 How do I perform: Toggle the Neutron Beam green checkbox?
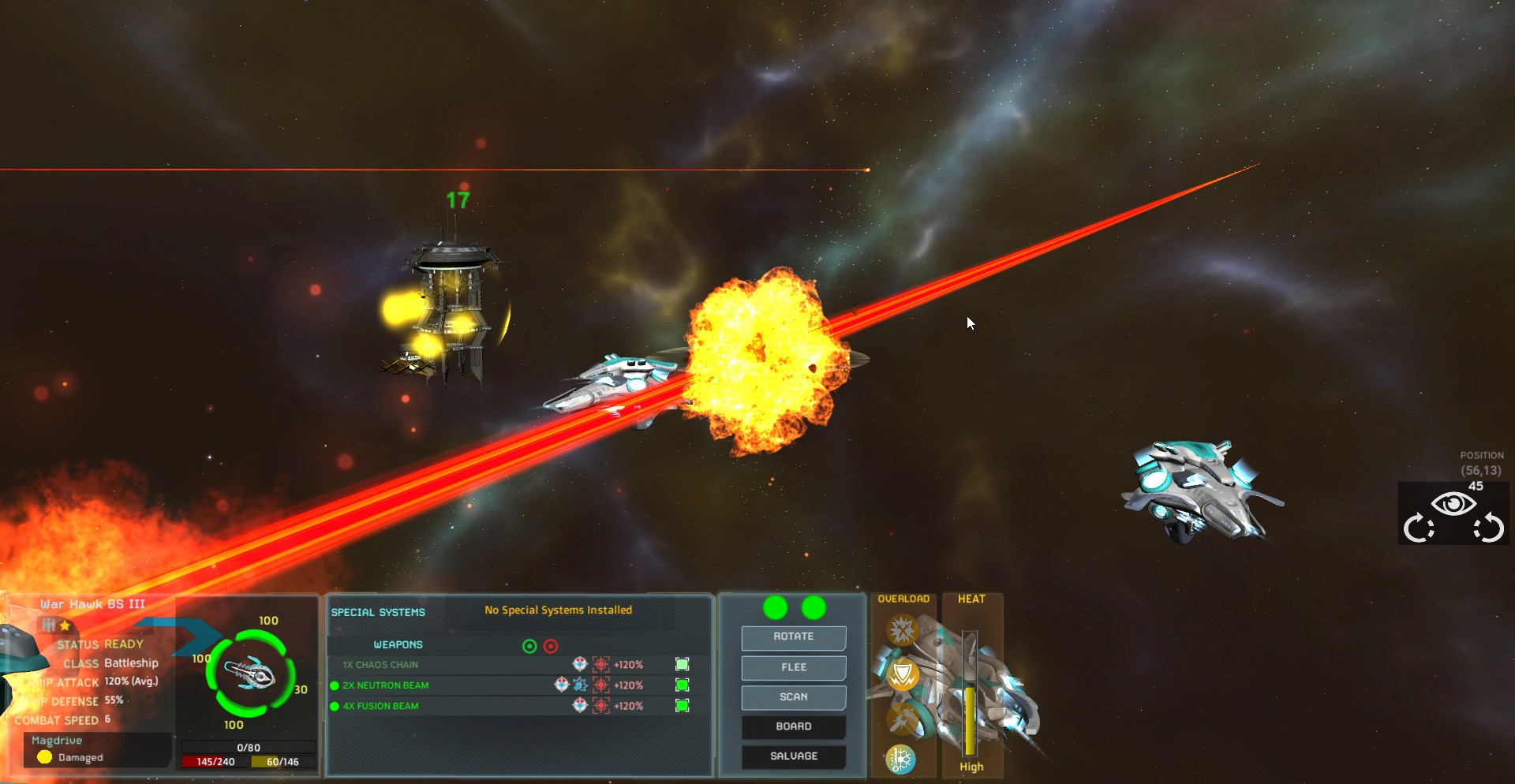pyautogui.click(x=683, y=685)
